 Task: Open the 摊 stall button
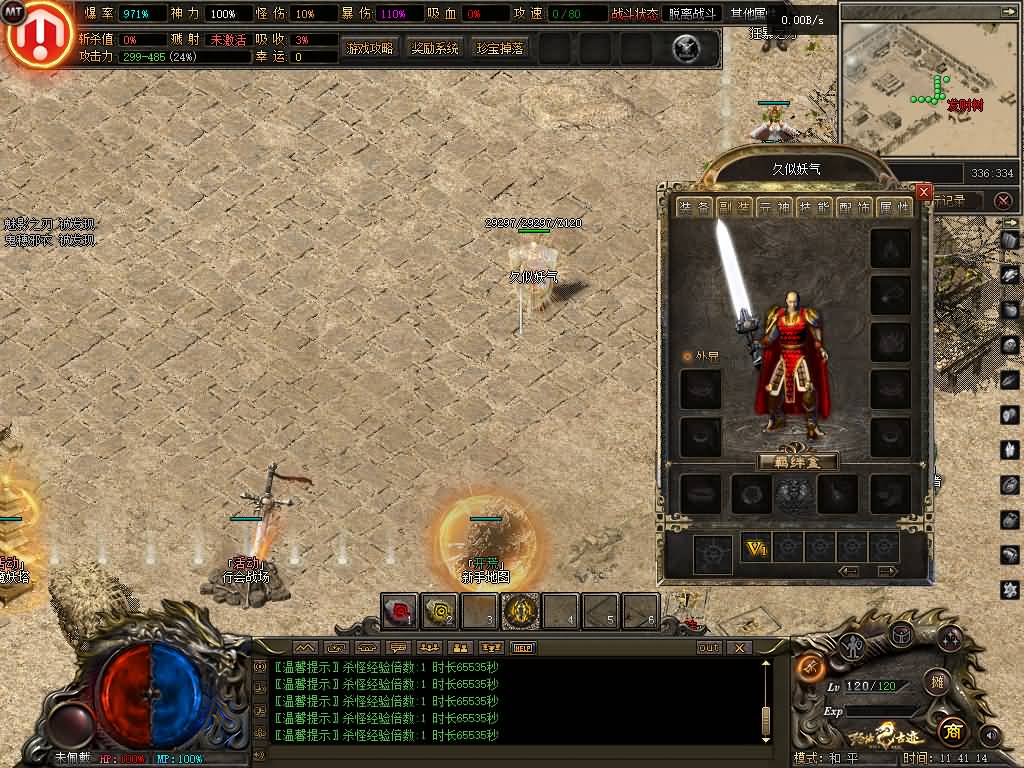click(x=935, y=682)
